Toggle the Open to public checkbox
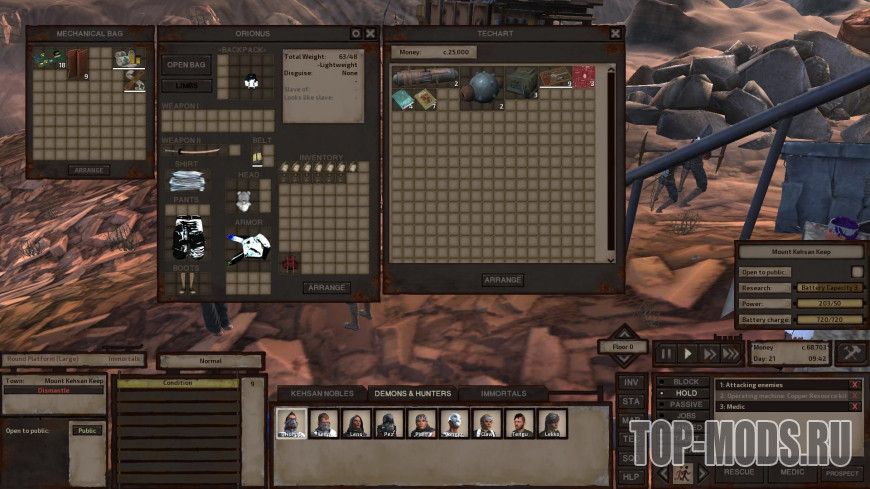The width and height of the screenshot is (870, 489). pyautogui.click(x=857, y=271)
